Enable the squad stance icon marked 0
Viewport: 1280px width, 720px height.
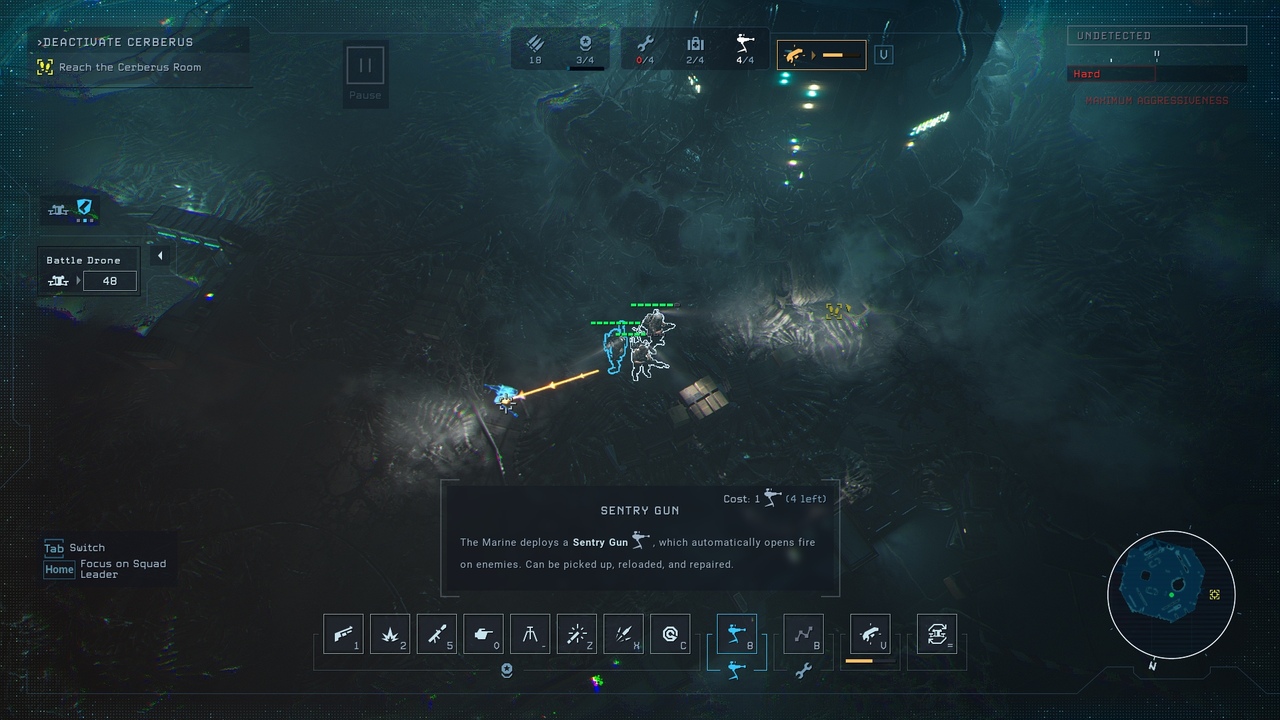[483, 633]
